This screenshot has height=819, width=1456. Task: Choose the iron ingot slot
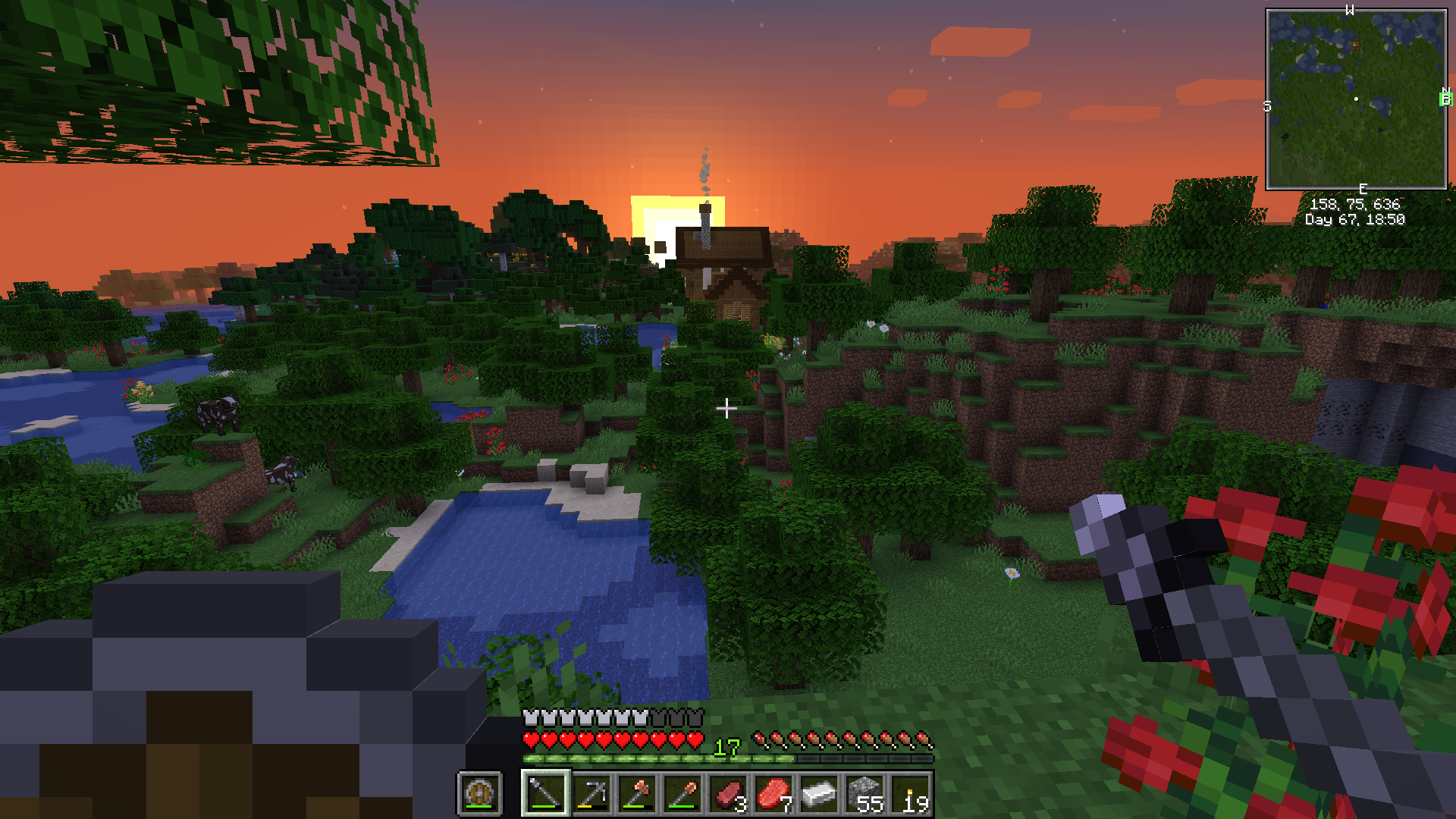(819, 793)
